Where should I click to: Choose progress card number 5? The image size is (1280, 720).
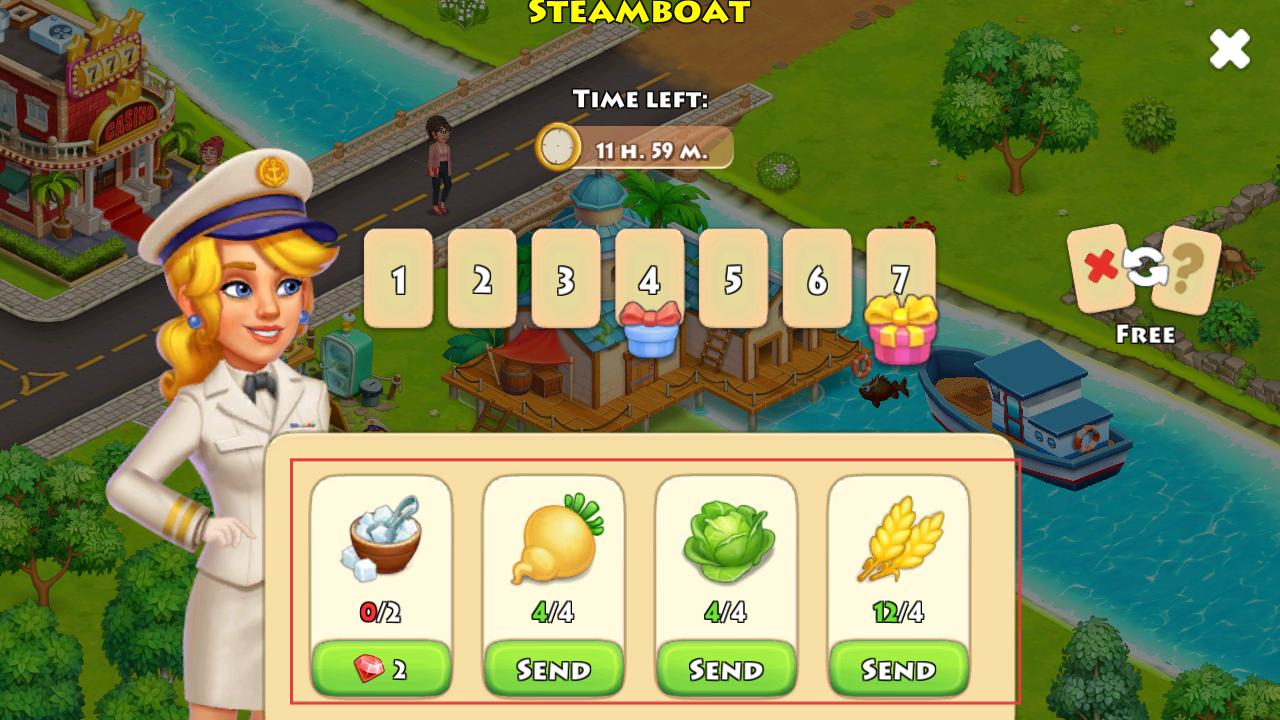[733, 278]
